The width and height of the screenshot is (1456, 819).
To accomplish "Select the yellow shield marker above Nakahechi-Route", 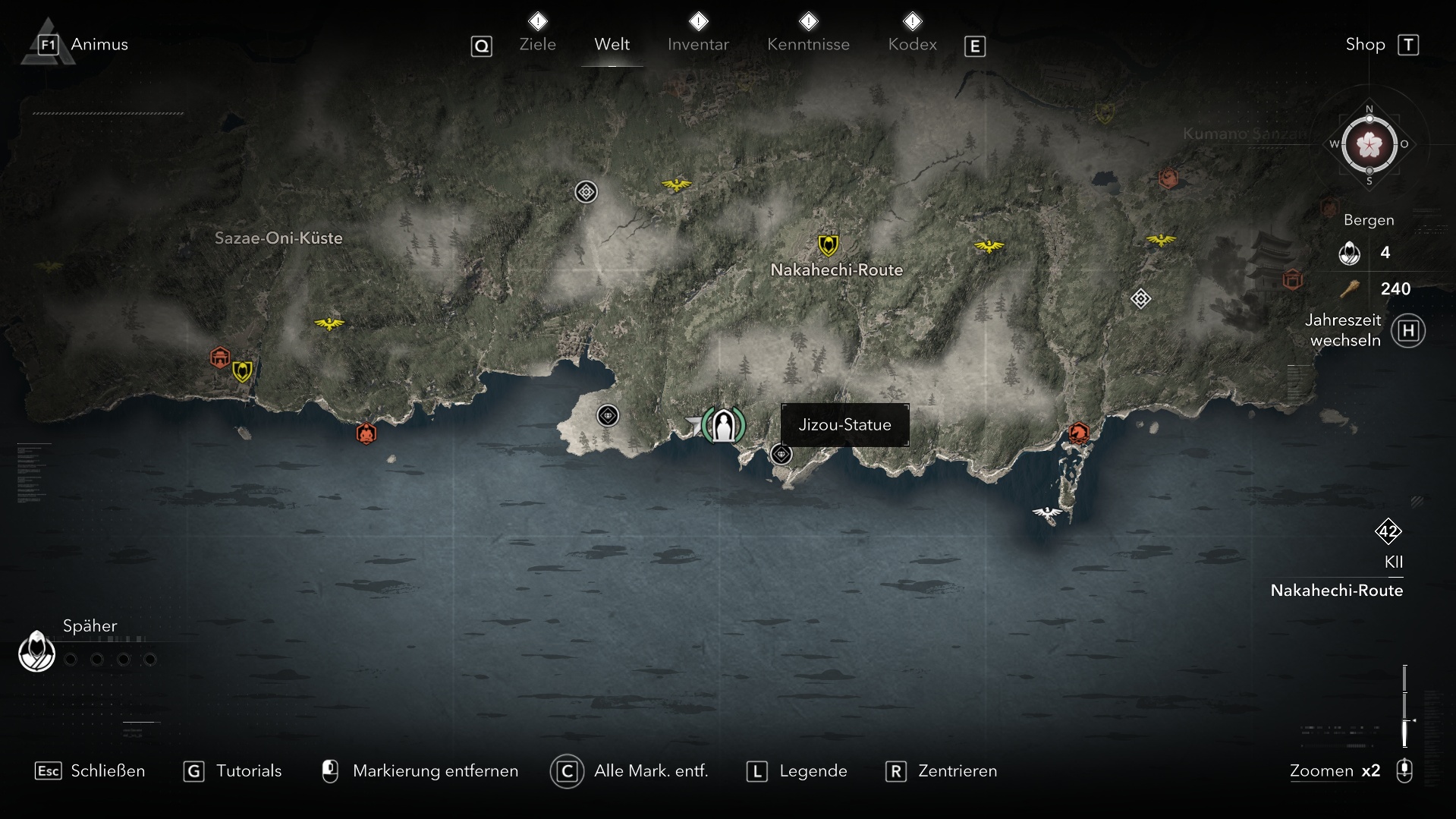I will tap(828, 245).
